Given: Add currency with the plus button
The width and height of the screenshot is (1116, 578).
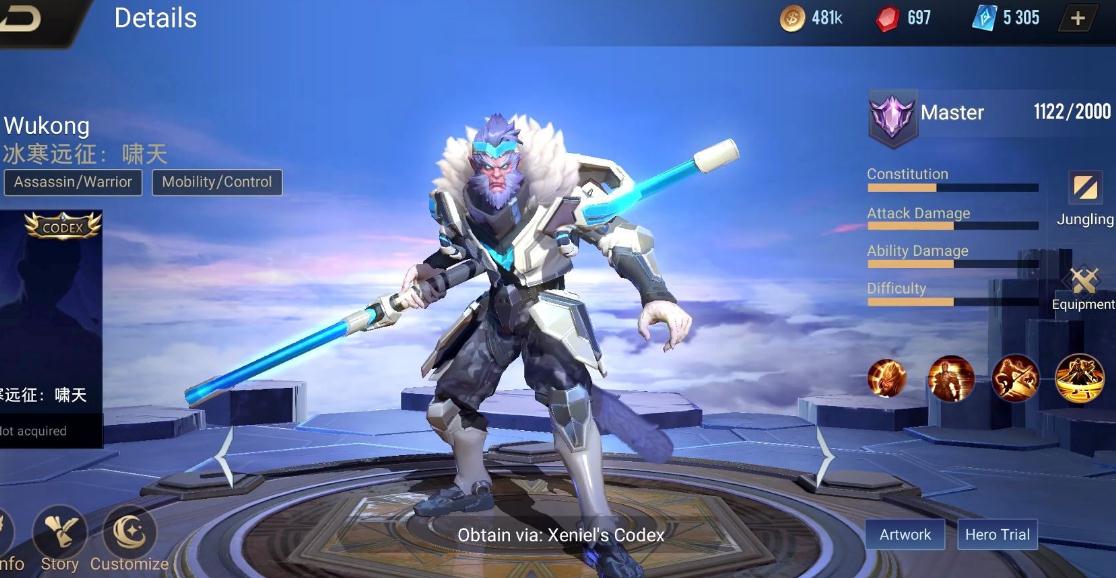Looking at the screenshot, I should [1077, 18].
